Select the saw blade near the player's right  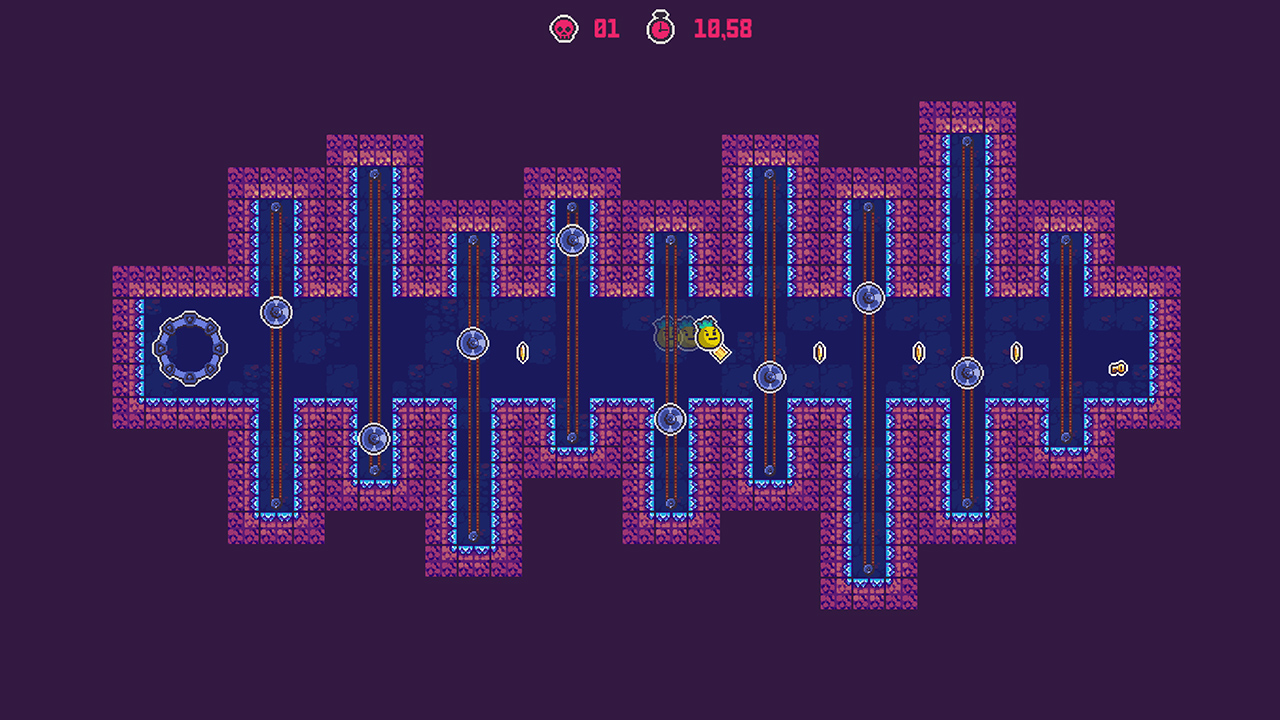click(769, 378)
